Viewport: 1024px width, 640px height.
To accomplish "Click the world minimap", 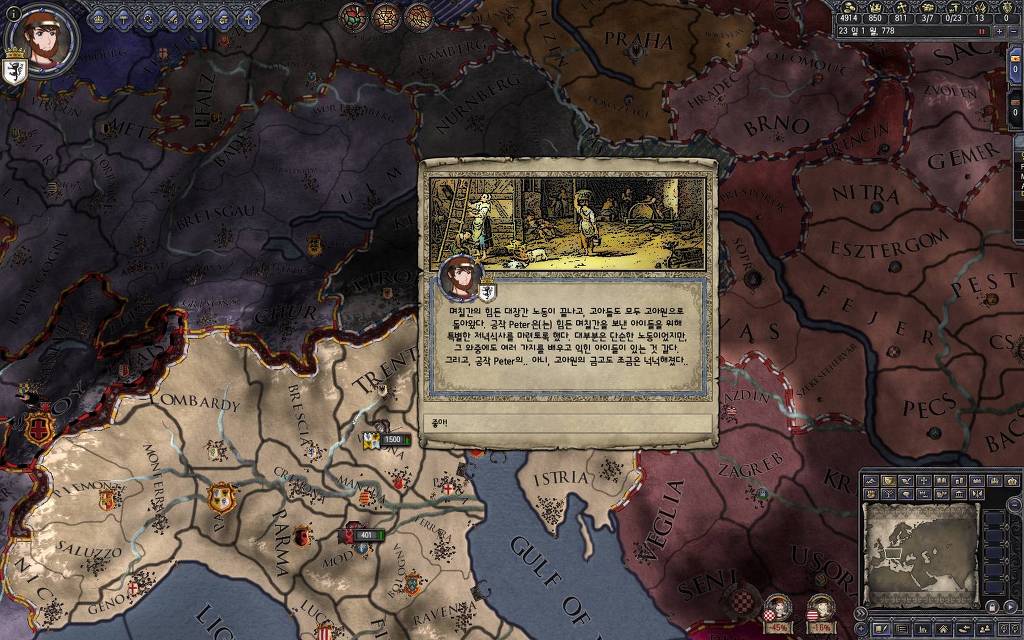I will pos(920,541).
